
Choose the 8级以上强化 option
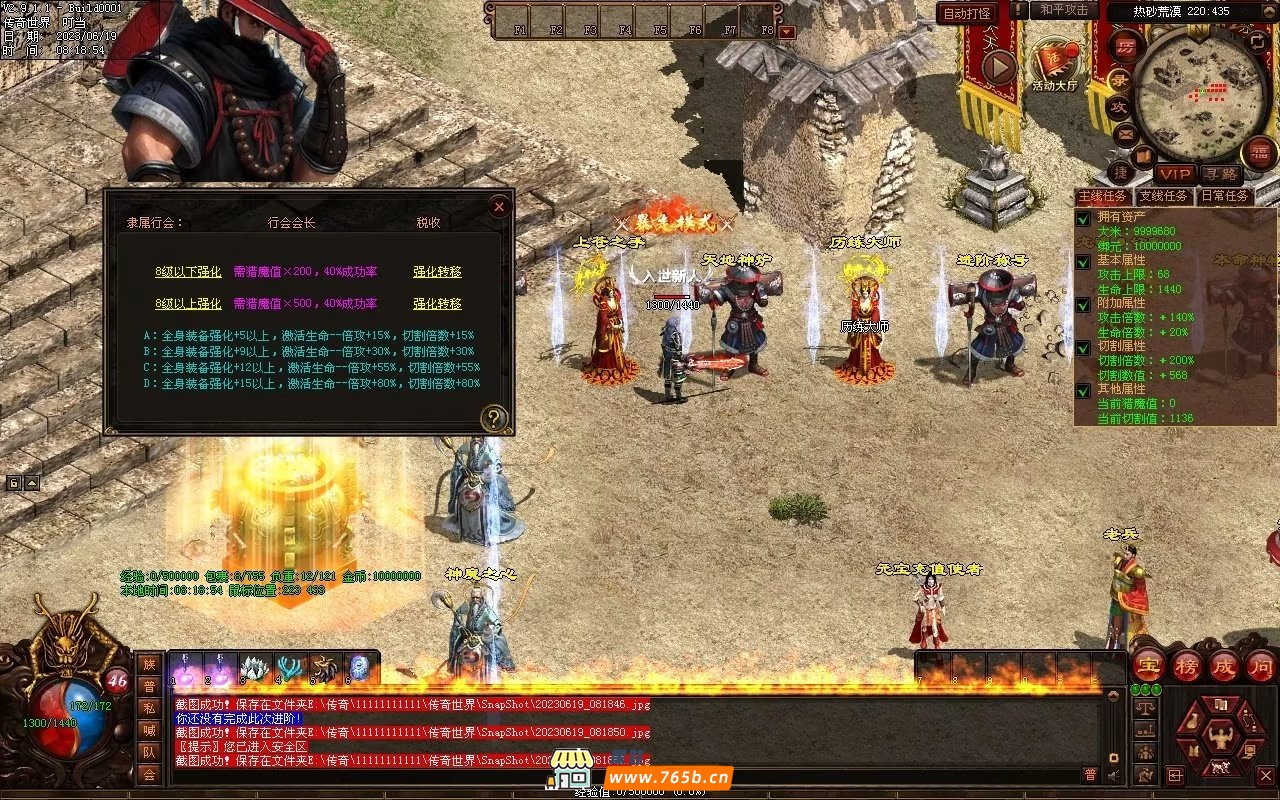[188, 303]
